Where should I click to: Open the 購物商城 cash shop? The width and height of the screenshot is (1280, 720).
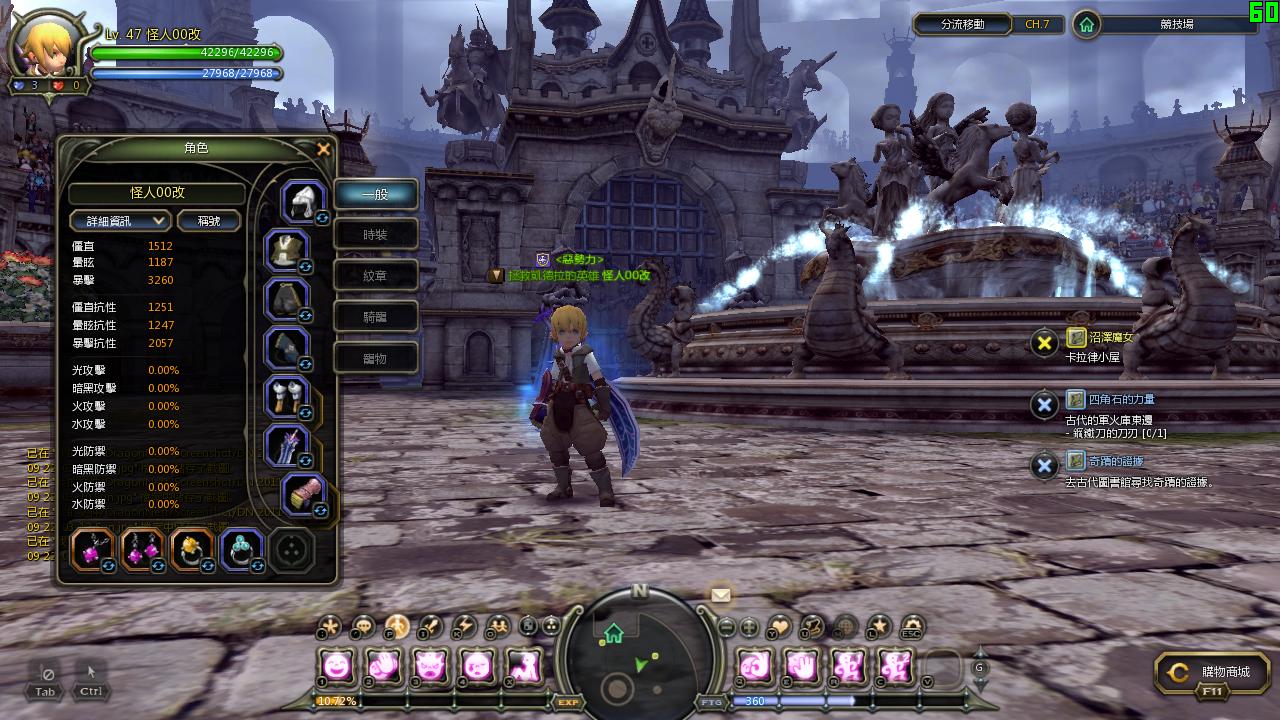pyautogui.click(x=1213, y=673)
